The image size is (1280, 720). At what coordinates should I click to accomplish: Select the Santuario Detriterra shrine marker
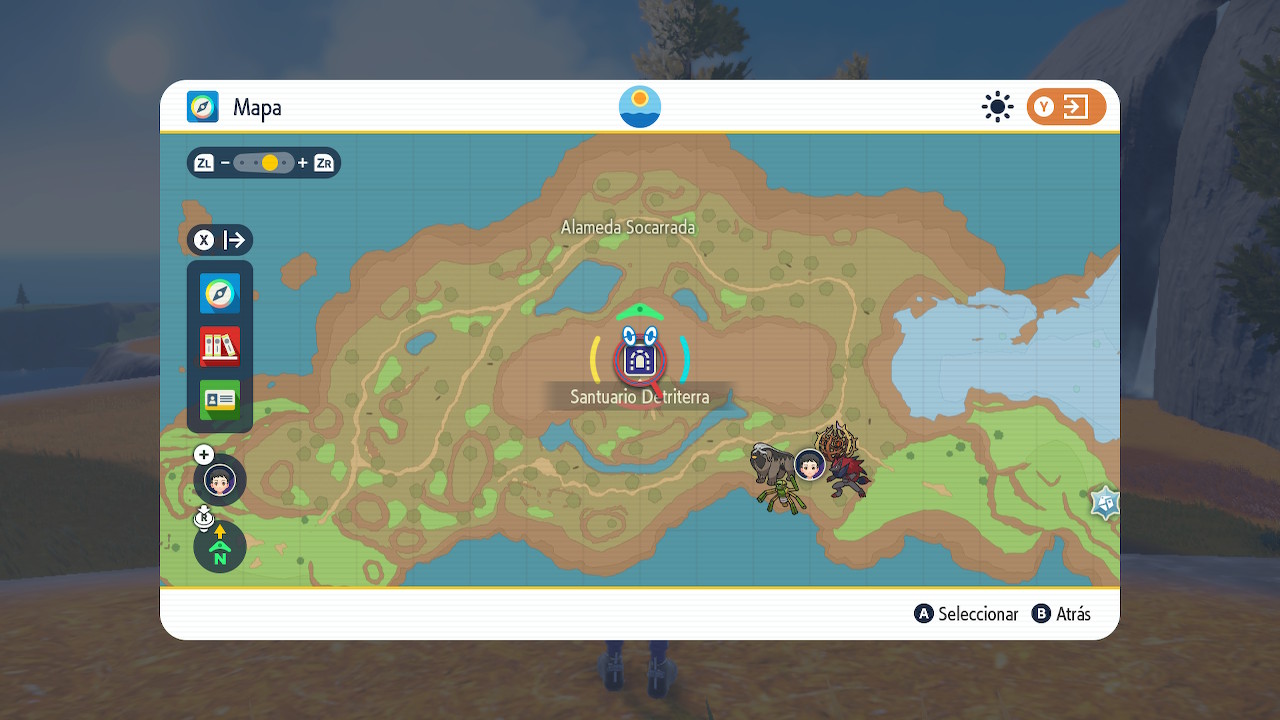click(x=639, y=360)
